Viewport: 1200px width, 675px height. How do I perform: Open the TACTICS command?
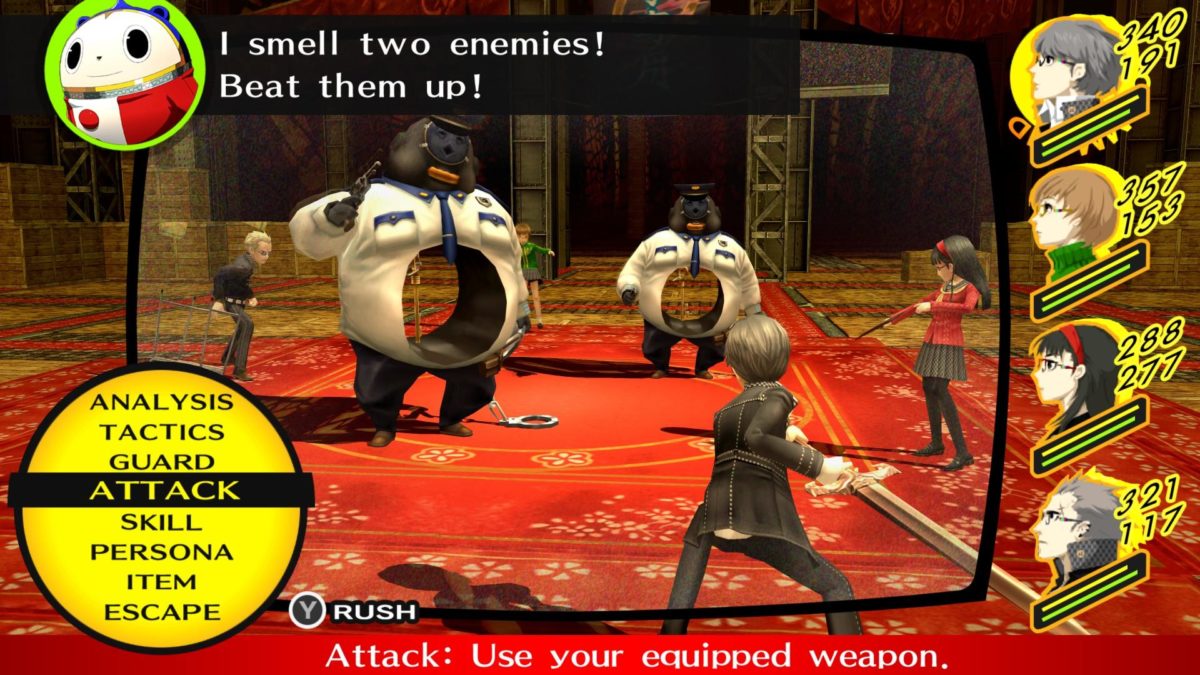click(161, 432)
